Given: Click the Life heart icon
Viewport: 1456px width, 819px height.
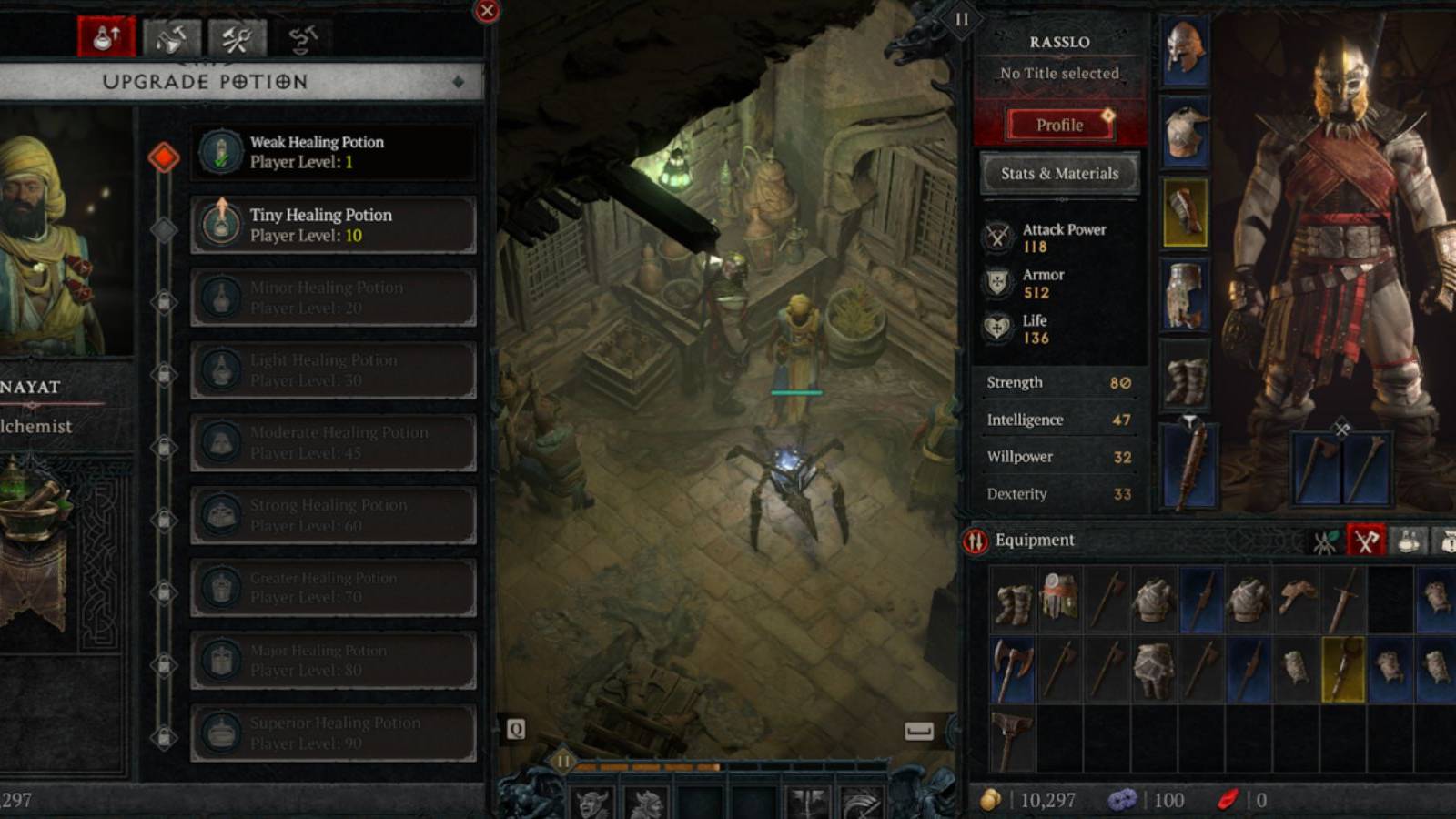Looking at the screenshot, I should pos(998,329).
